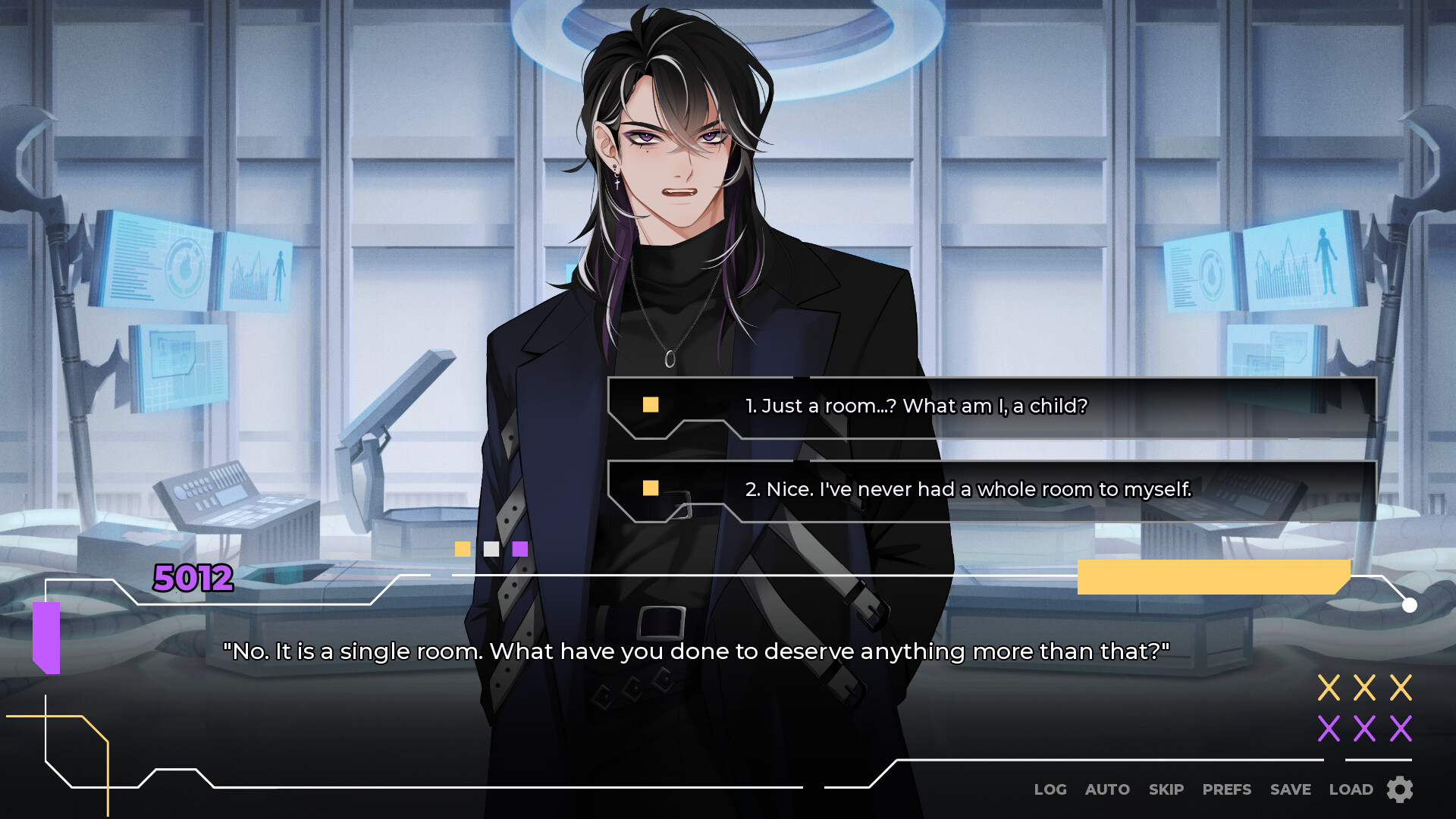Image resolution: width=1456 pixels, height=819 pixels.
Task: Toggle the purple square indicator above the progress line
Action: (x=519, y=548)
